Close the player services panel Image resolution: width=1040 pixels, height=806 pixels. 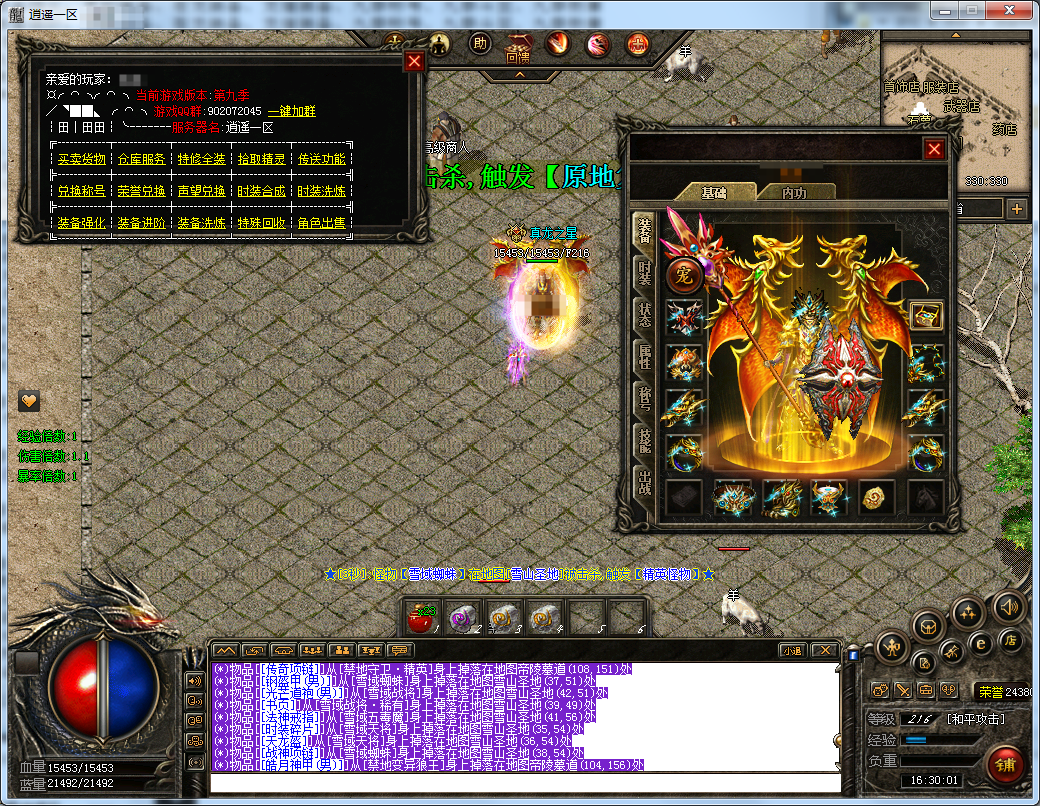[x=414, y=61]
